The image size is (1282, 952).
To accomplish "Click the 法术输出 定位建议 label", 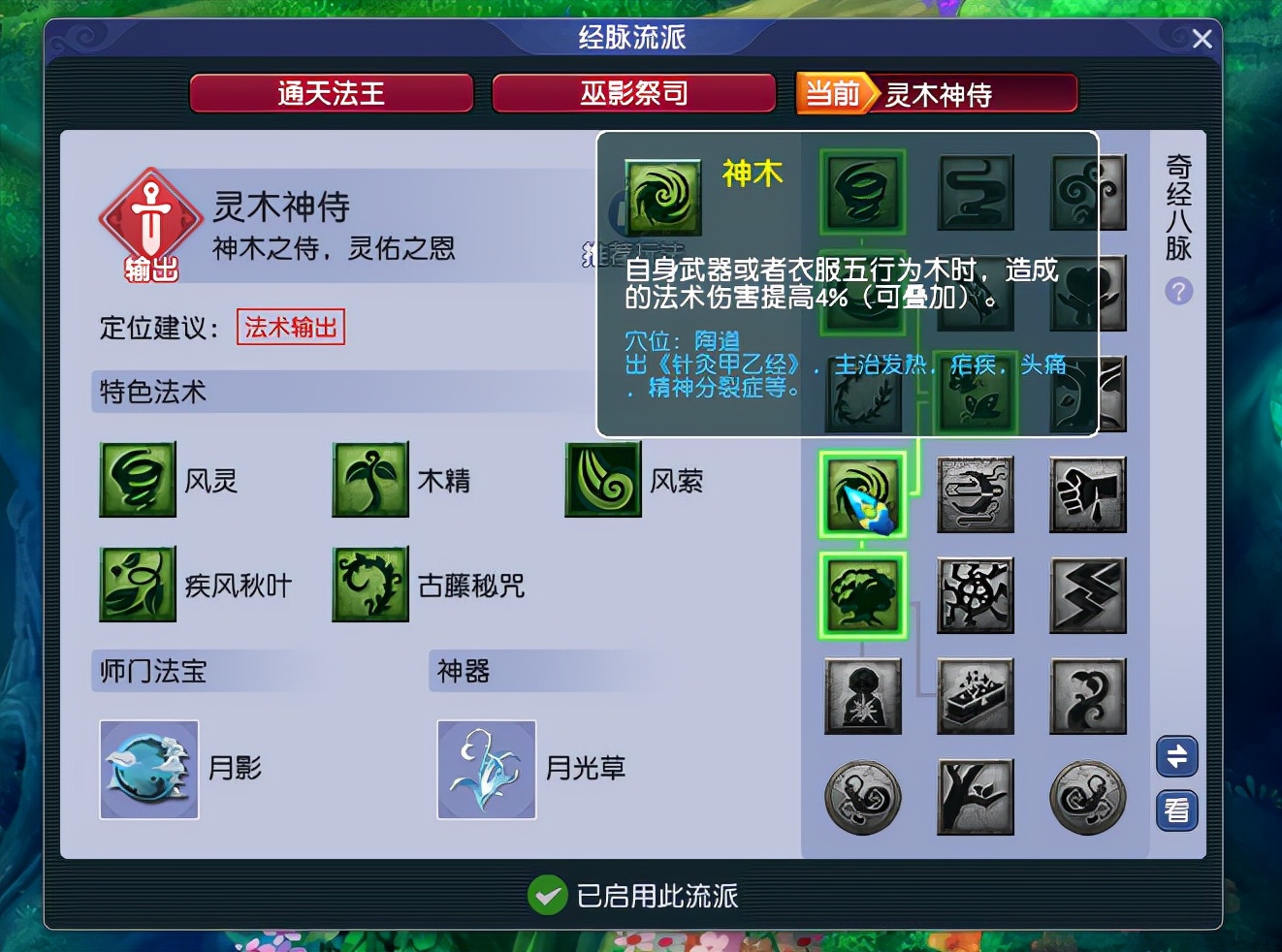I will coord(290,328).
